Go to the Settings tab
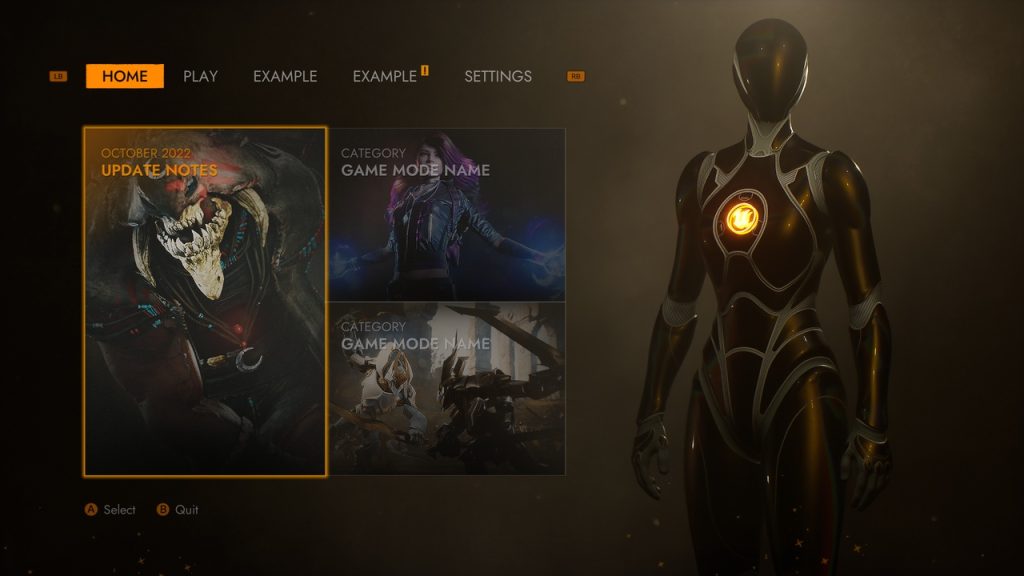 click(498, 76)
